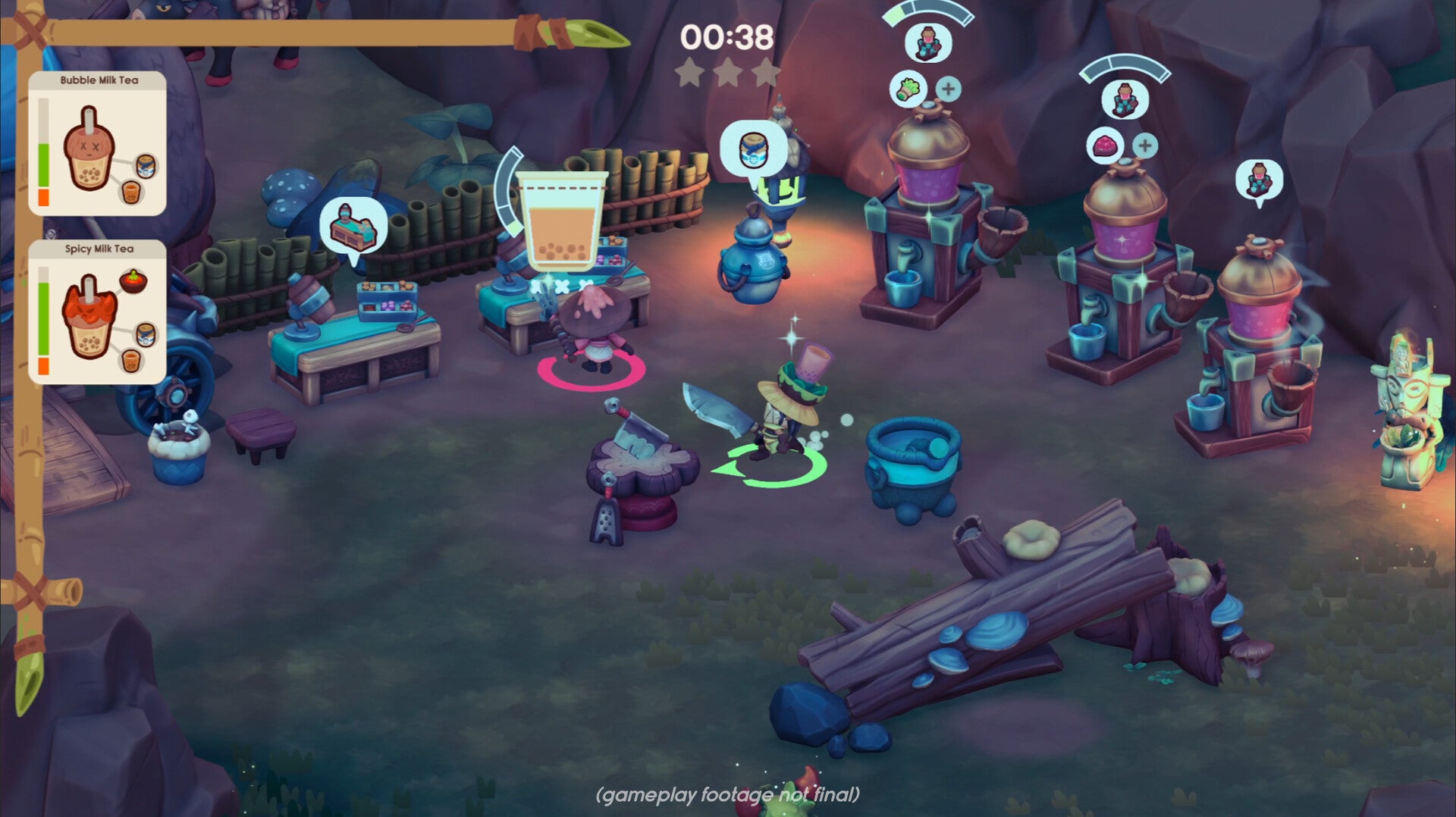This screenshot has height=817, width=1456.
Task: Click the serving counter speech bubble
Action: pos(353,227)
